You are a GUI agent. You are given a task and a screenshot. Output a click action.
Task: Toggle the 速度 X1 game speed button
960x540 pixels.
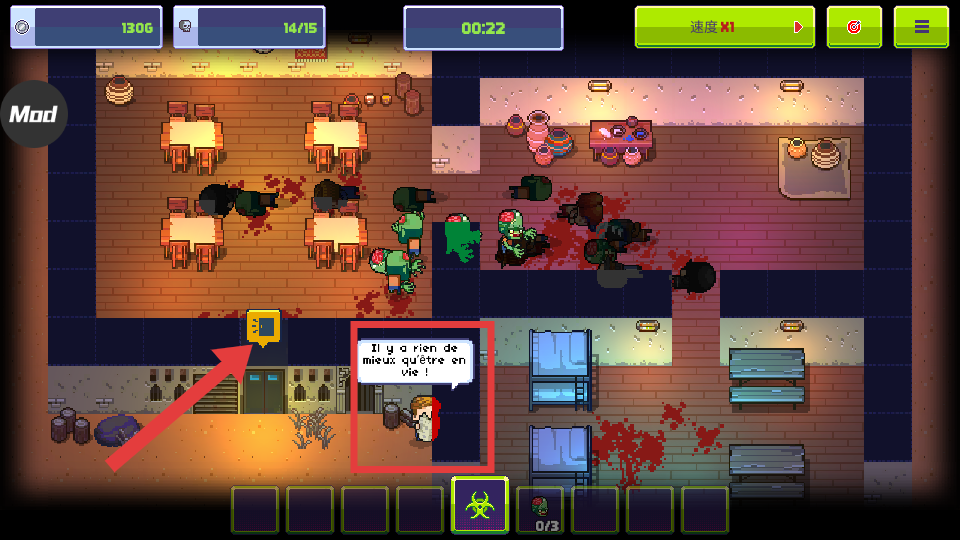724,27
